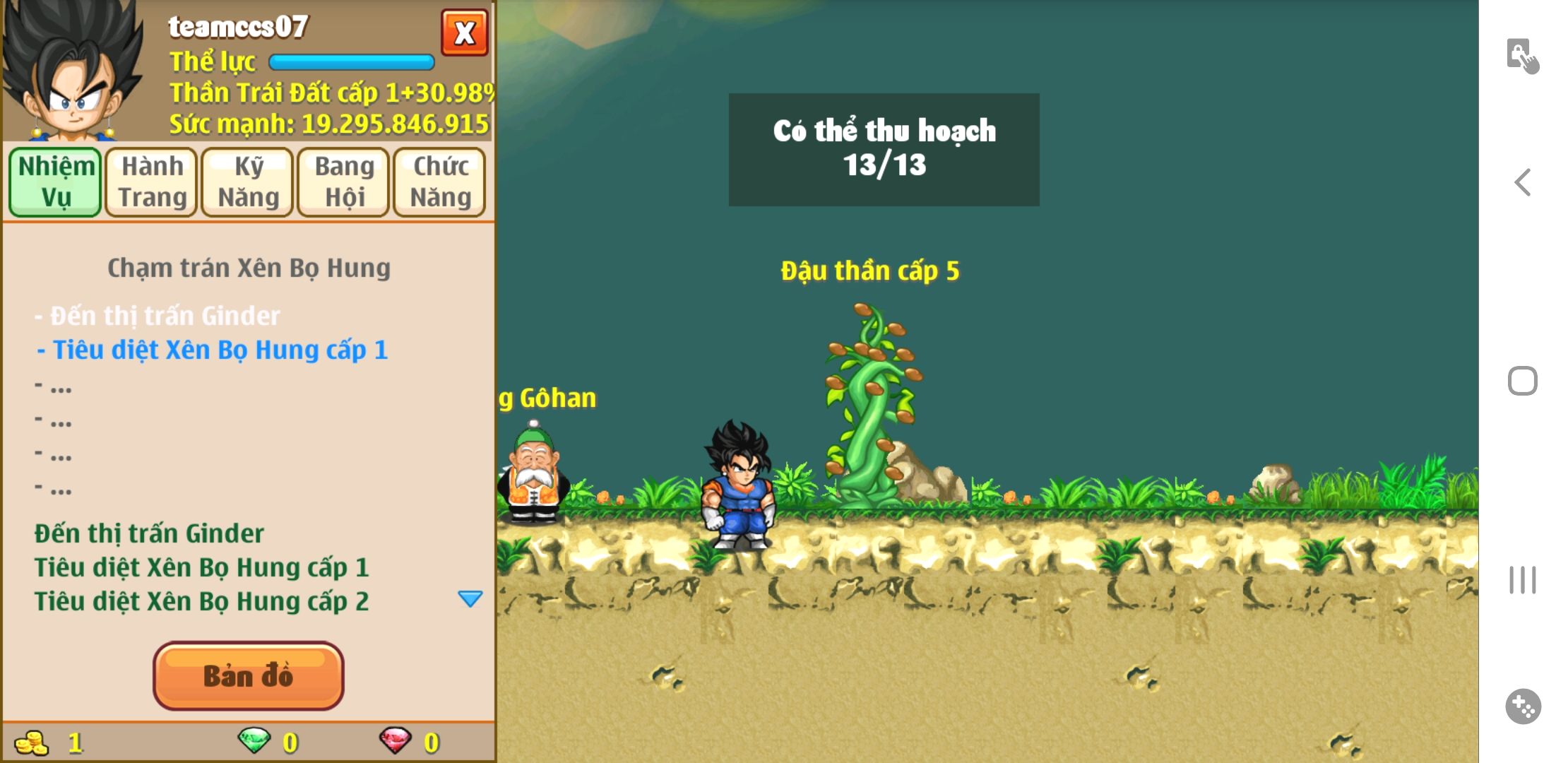Select the Tiêu diệt Xên Bọ Hung cấp 1 objective
Screen dimensions: 1568x763
tap(213, 350)
